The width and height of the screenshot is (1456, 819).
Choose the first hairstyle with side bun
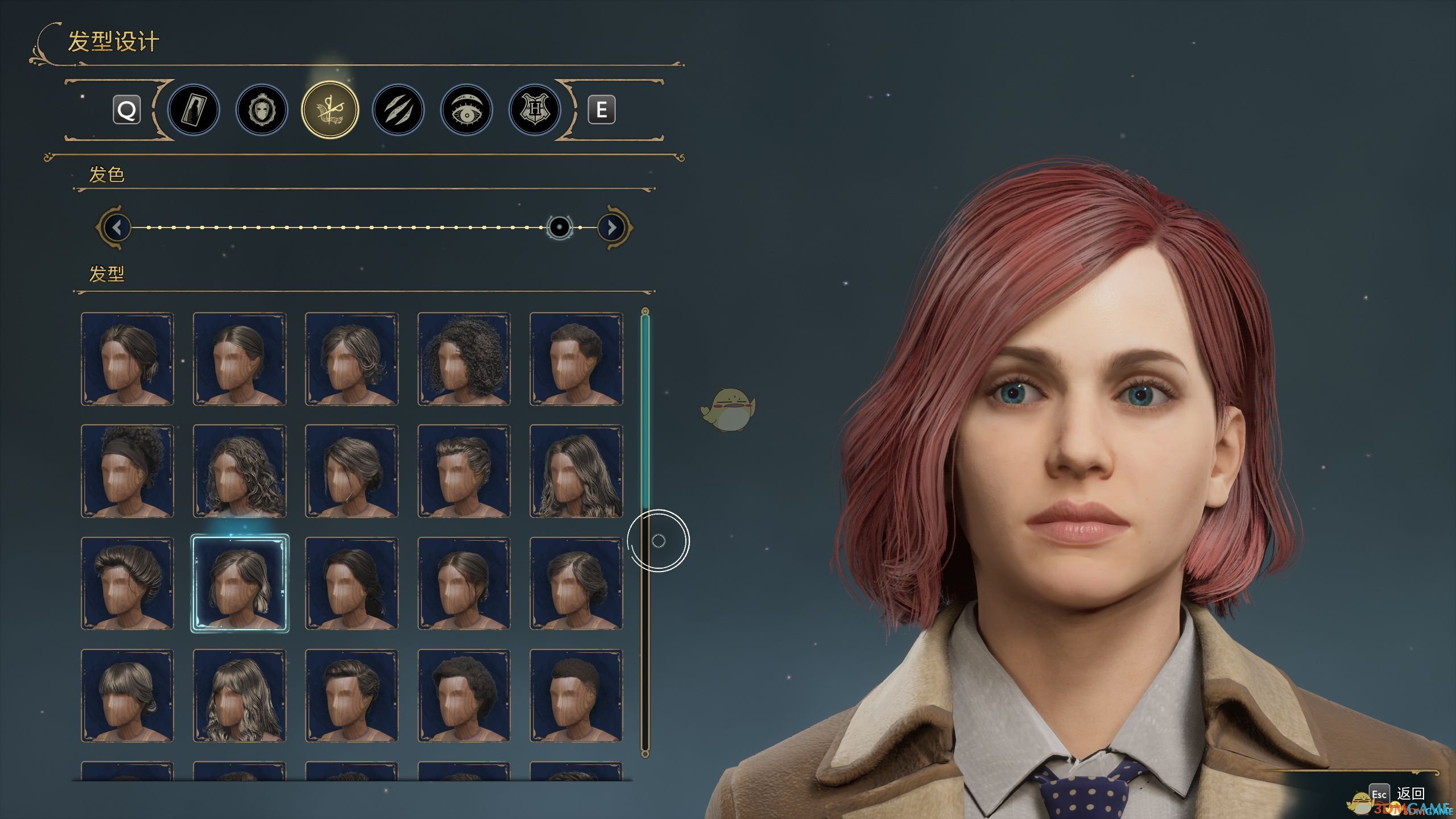pyautogui.click(x=127, y=358)
